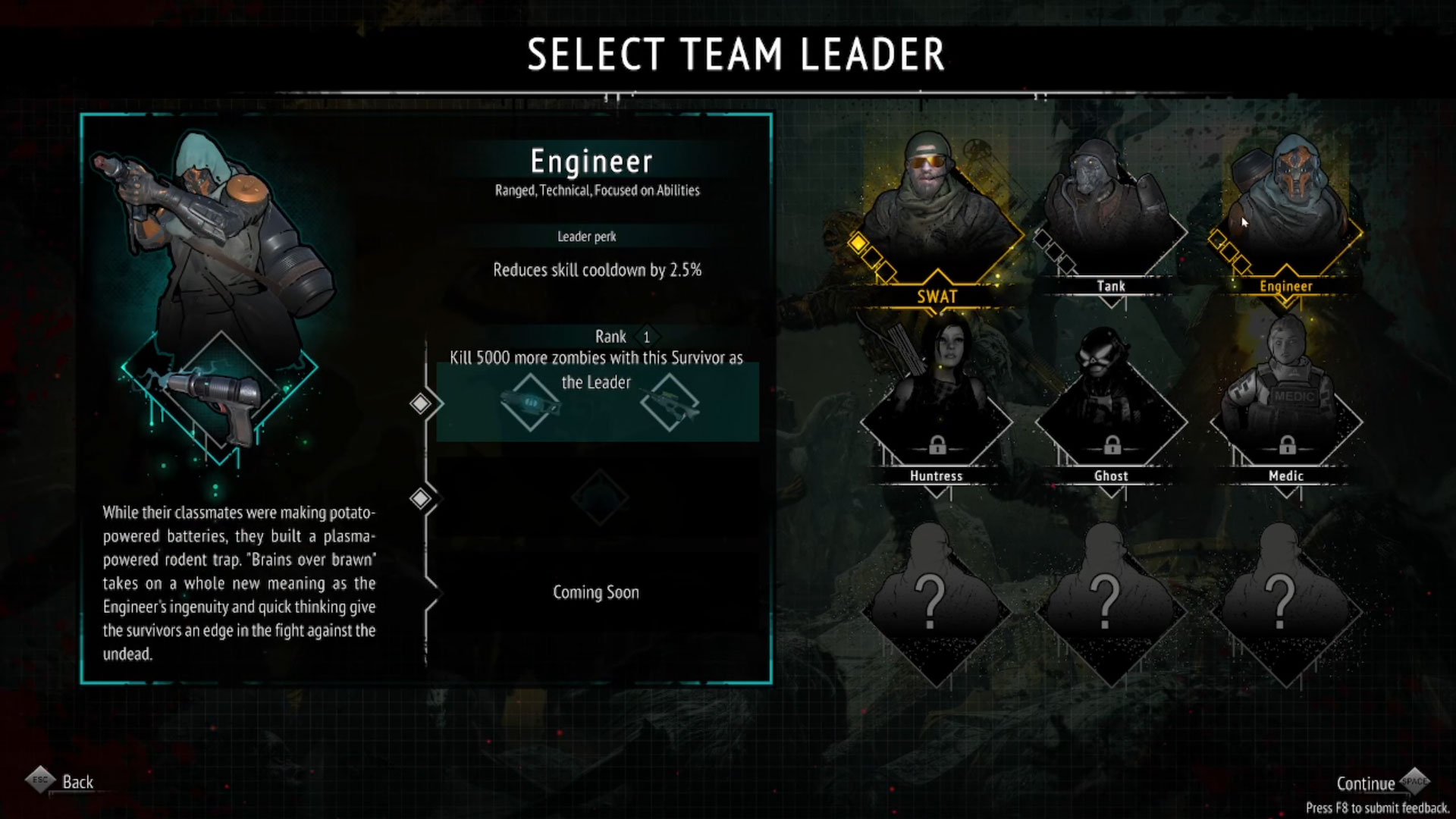Image resolution: width=1456 pixels, height=819 pixels.
Task: Inspect the plasma gun ability icon
Action: pos(220,398)
